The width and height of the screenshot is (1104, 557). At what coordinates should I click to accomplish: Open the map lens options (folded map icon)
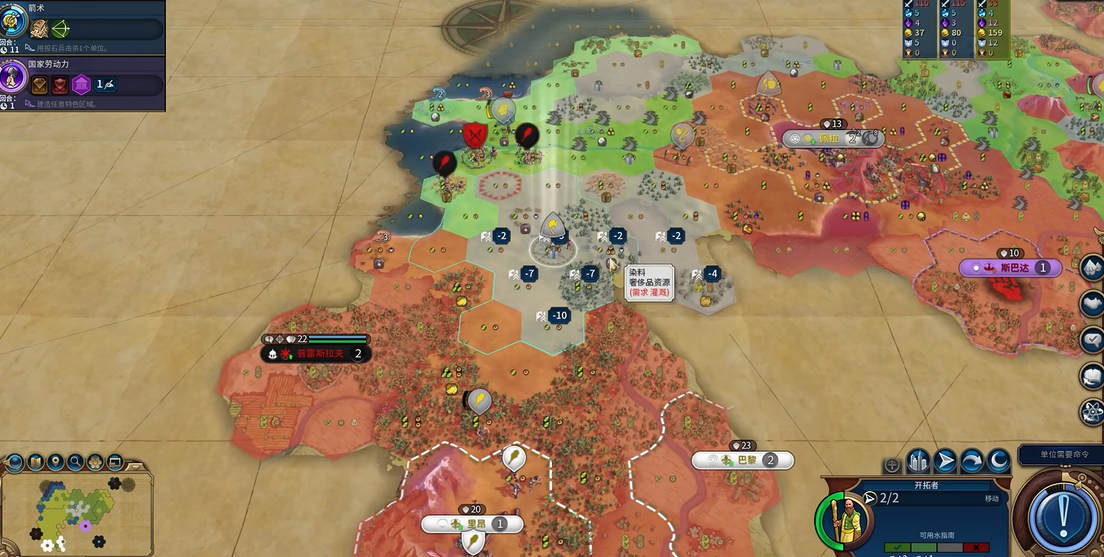pos(35,462)
